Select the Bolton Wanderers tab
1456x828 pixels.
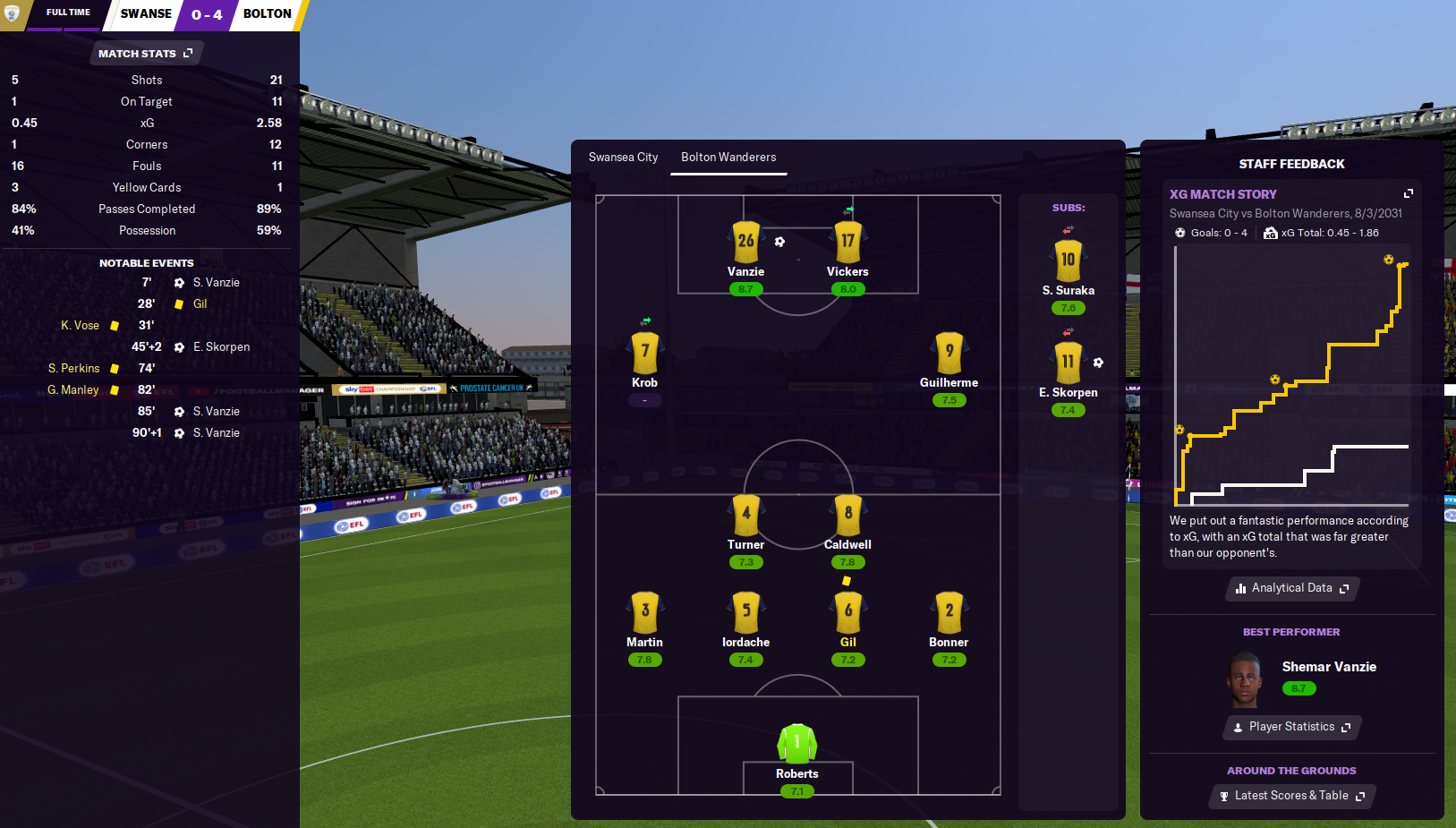pos(728,158)
